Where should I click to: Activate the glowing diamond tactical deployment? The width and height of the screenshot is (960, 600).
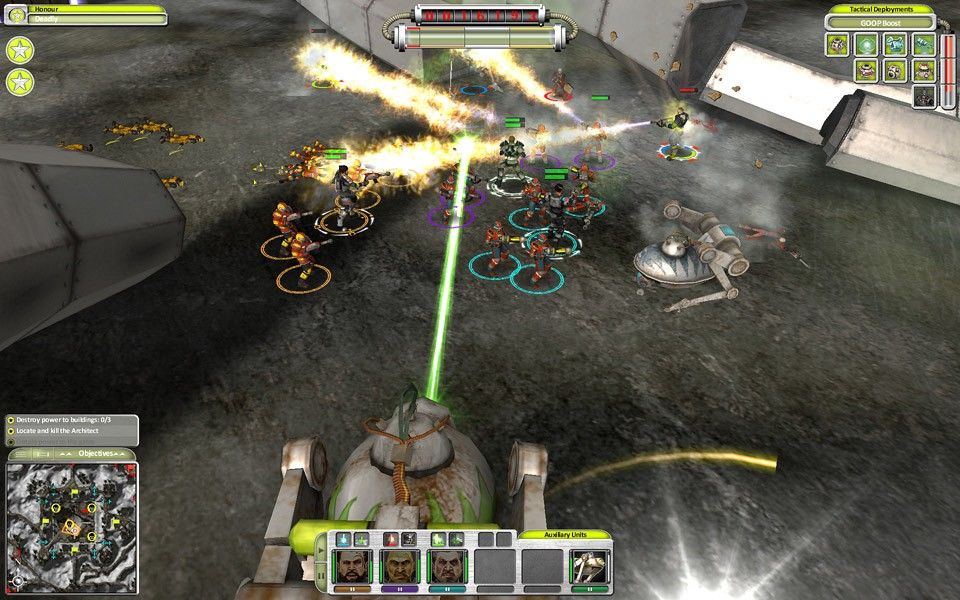[x=866, y=45]
